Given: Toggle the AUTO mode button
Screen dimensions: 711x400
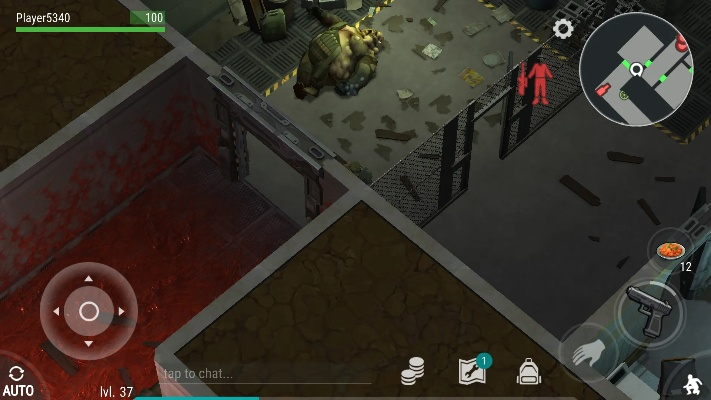Looking at the screenshot, I should coord(17,381).
